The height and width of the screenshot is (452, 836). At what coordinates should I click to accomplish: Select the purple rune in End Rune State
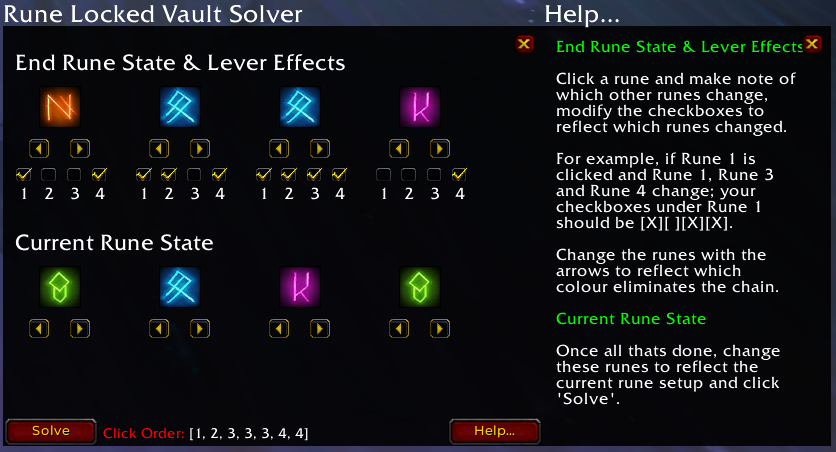coord(419,107)
